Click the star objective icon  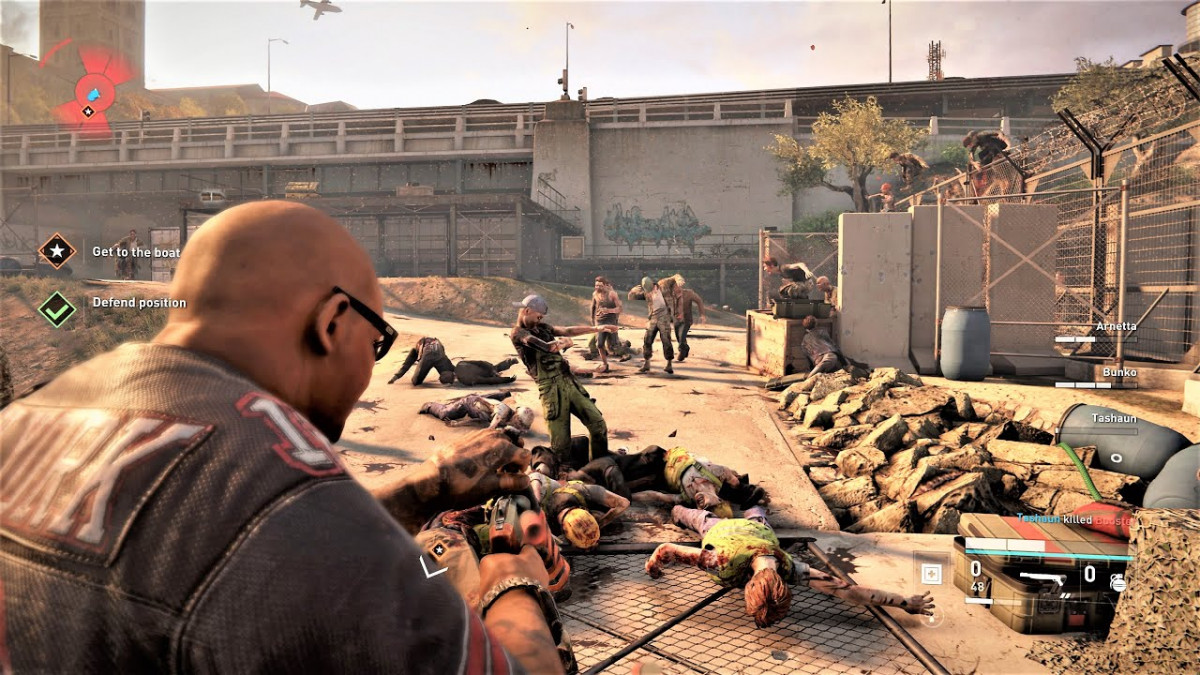pos(57,251)
